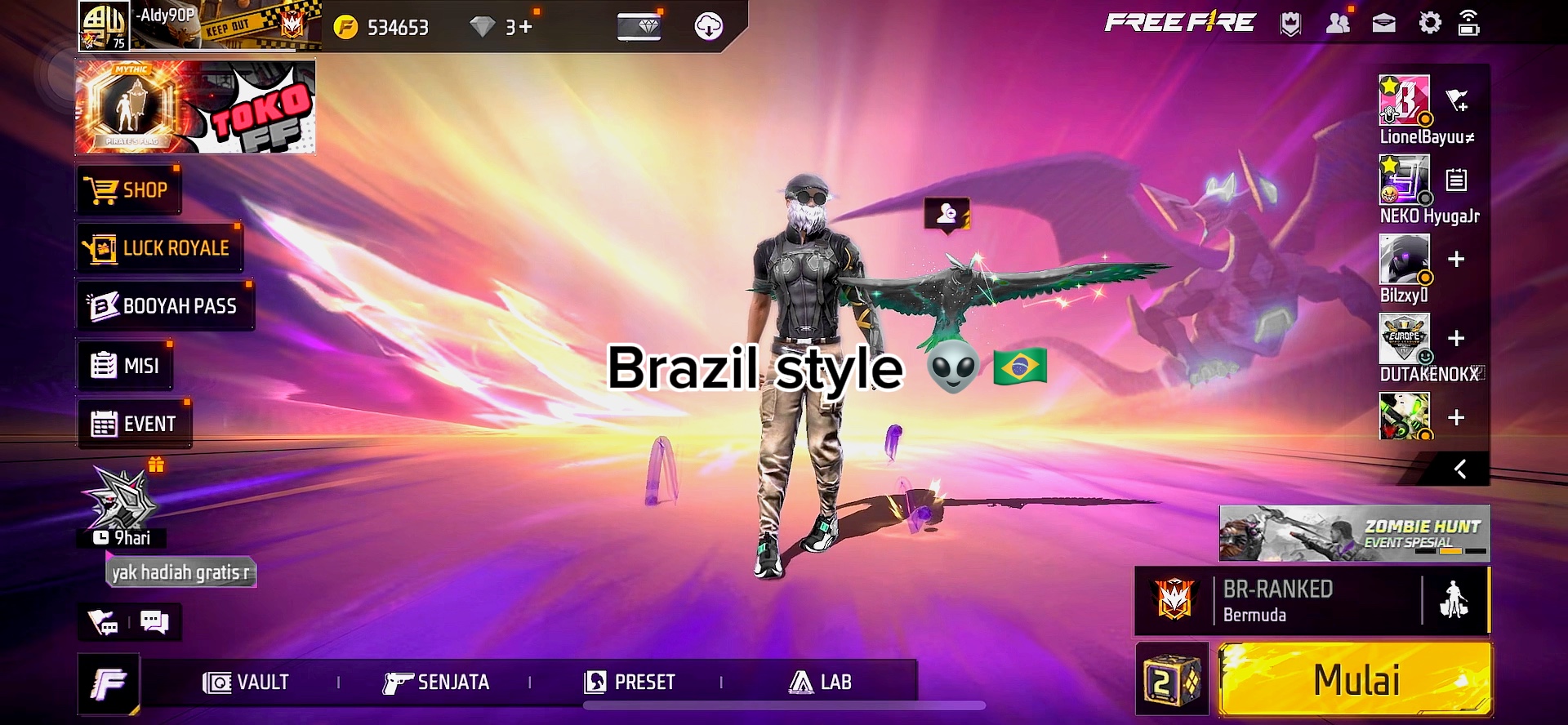This screenshot has height=725, width=1568.
Task: Collapse the friends list panel
Action: coord(1460,469)
